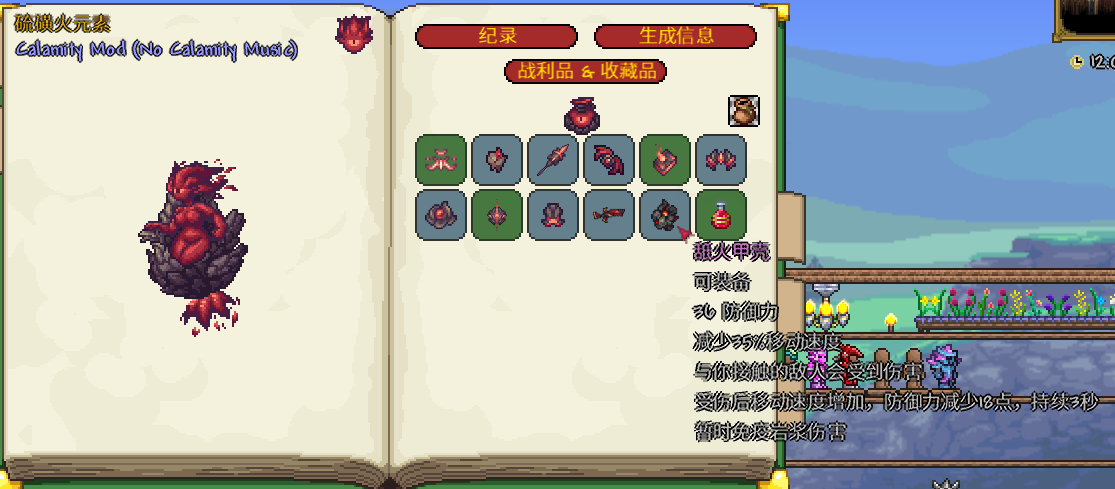The image size is (1115, 489).
Task: Pick the red potion bottle slot
Action: tap(721, 216)
